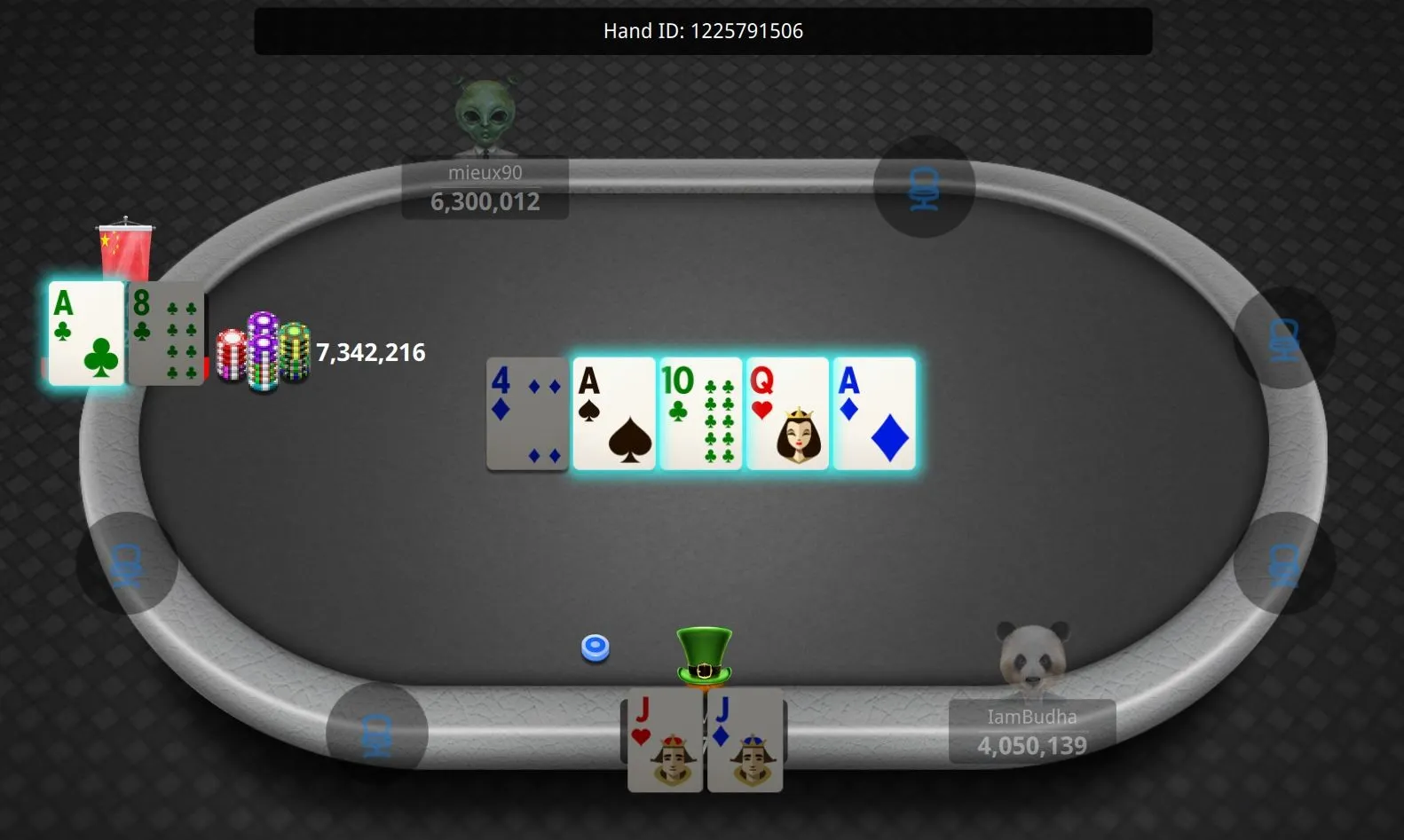Select the green leprechaun hat avatar

point(704,656)
